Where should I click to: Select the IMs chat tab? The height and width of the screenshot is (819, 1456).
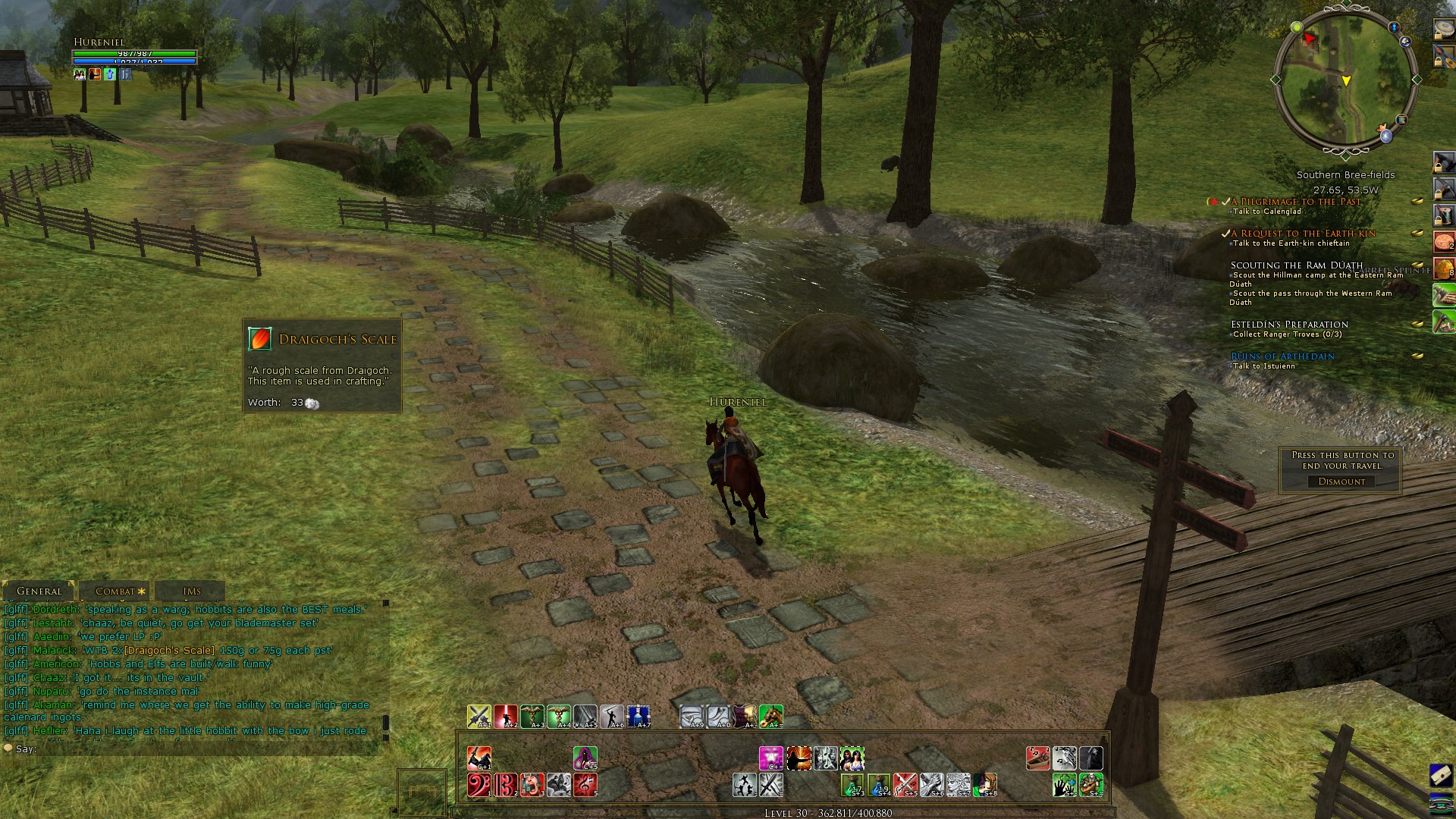click(x=191, y=591)
